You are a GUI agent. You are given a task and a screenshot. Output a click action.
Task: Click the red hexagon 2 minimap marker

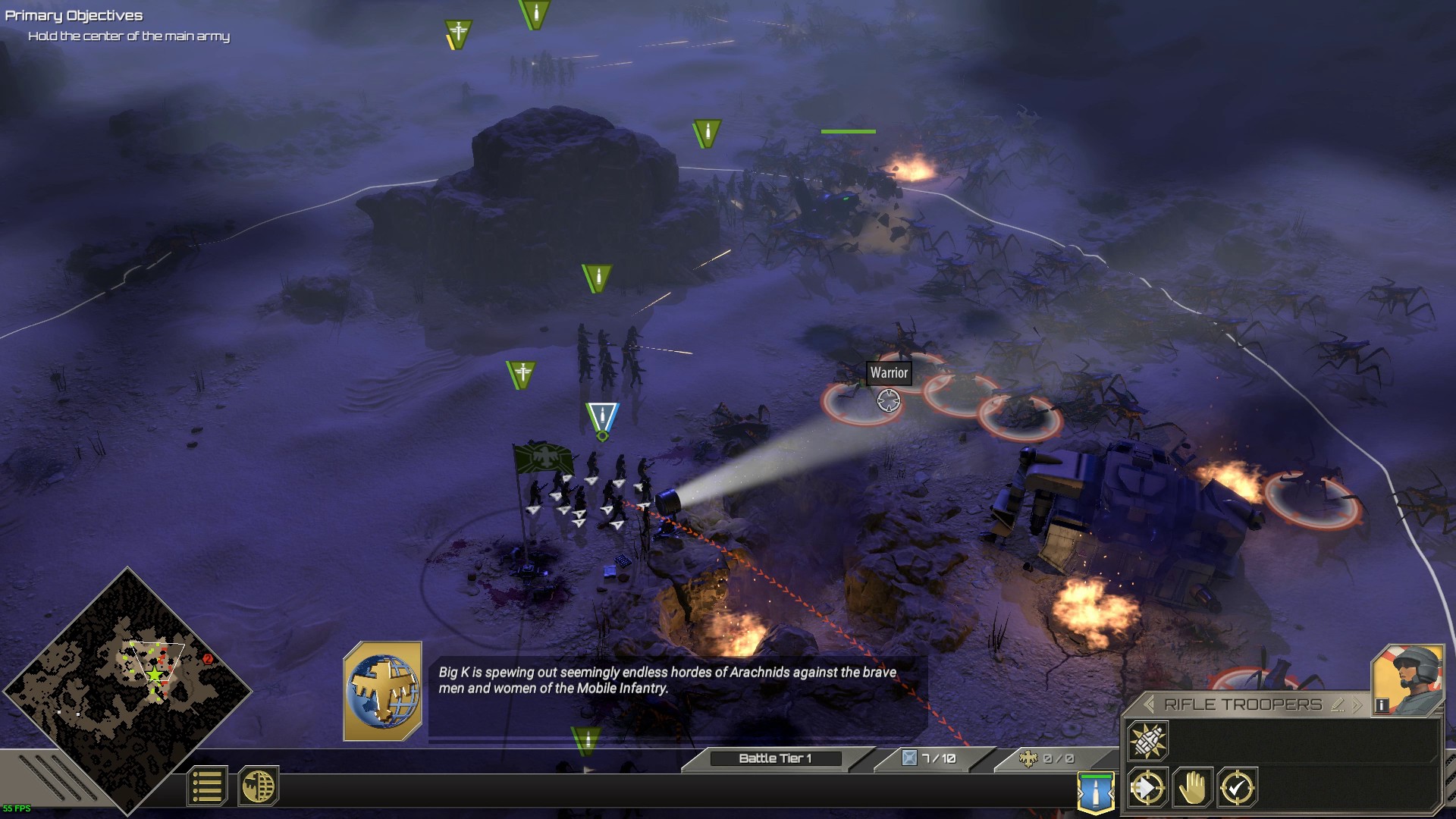208,658
